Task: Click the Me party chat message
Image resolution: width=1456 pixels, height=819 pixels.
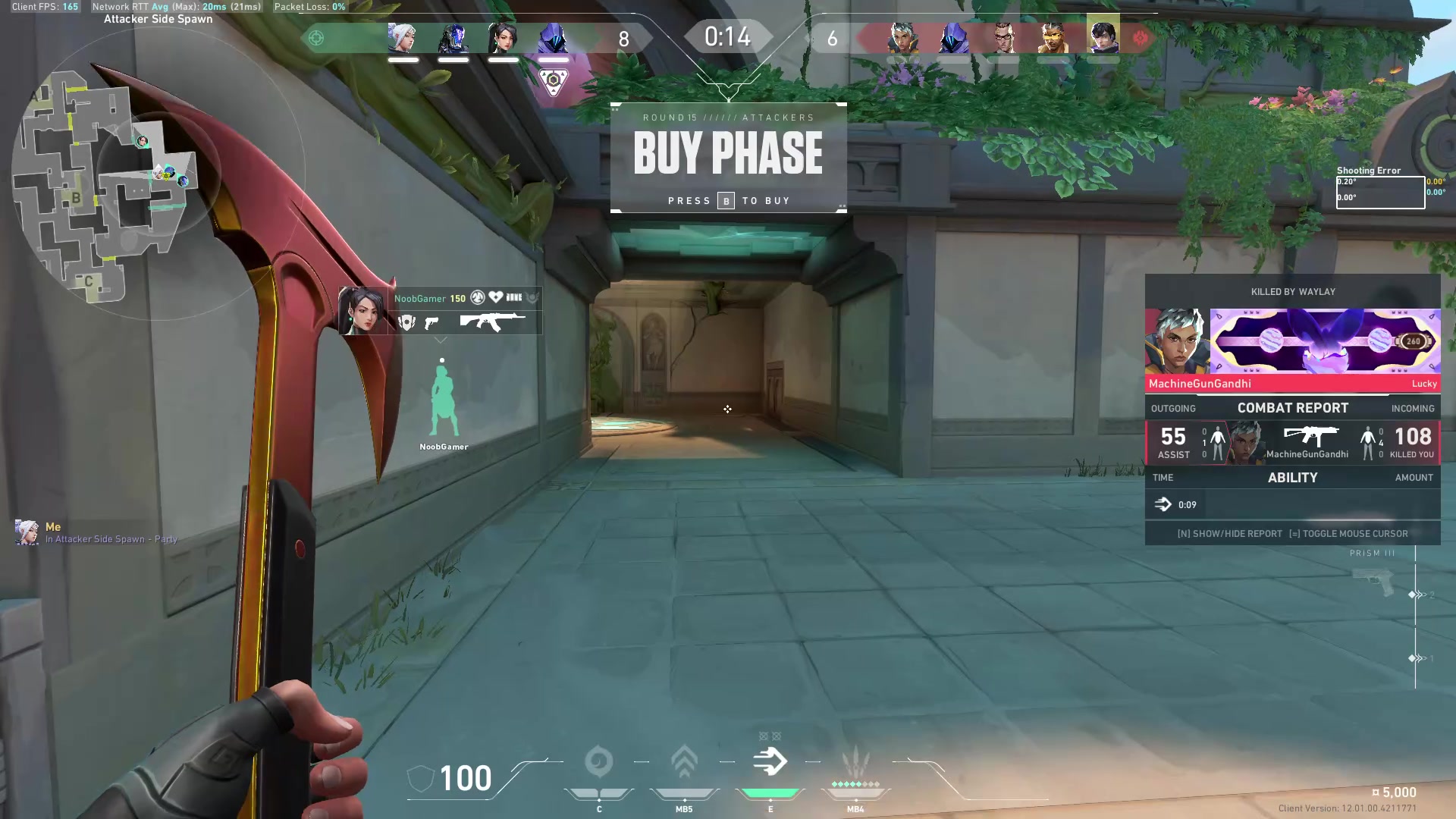Action: pyautogui.click(x=99, y=532)
